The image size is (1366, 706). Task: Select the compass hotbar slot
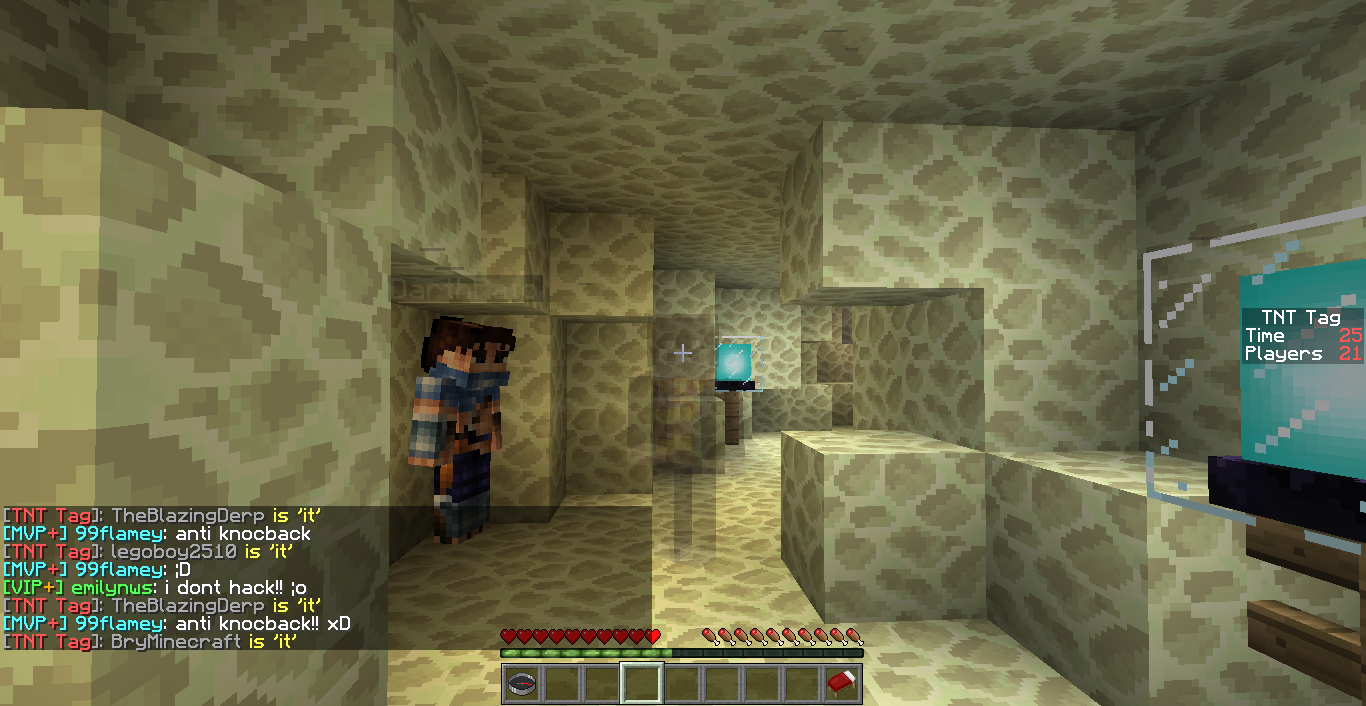[521, 684]
